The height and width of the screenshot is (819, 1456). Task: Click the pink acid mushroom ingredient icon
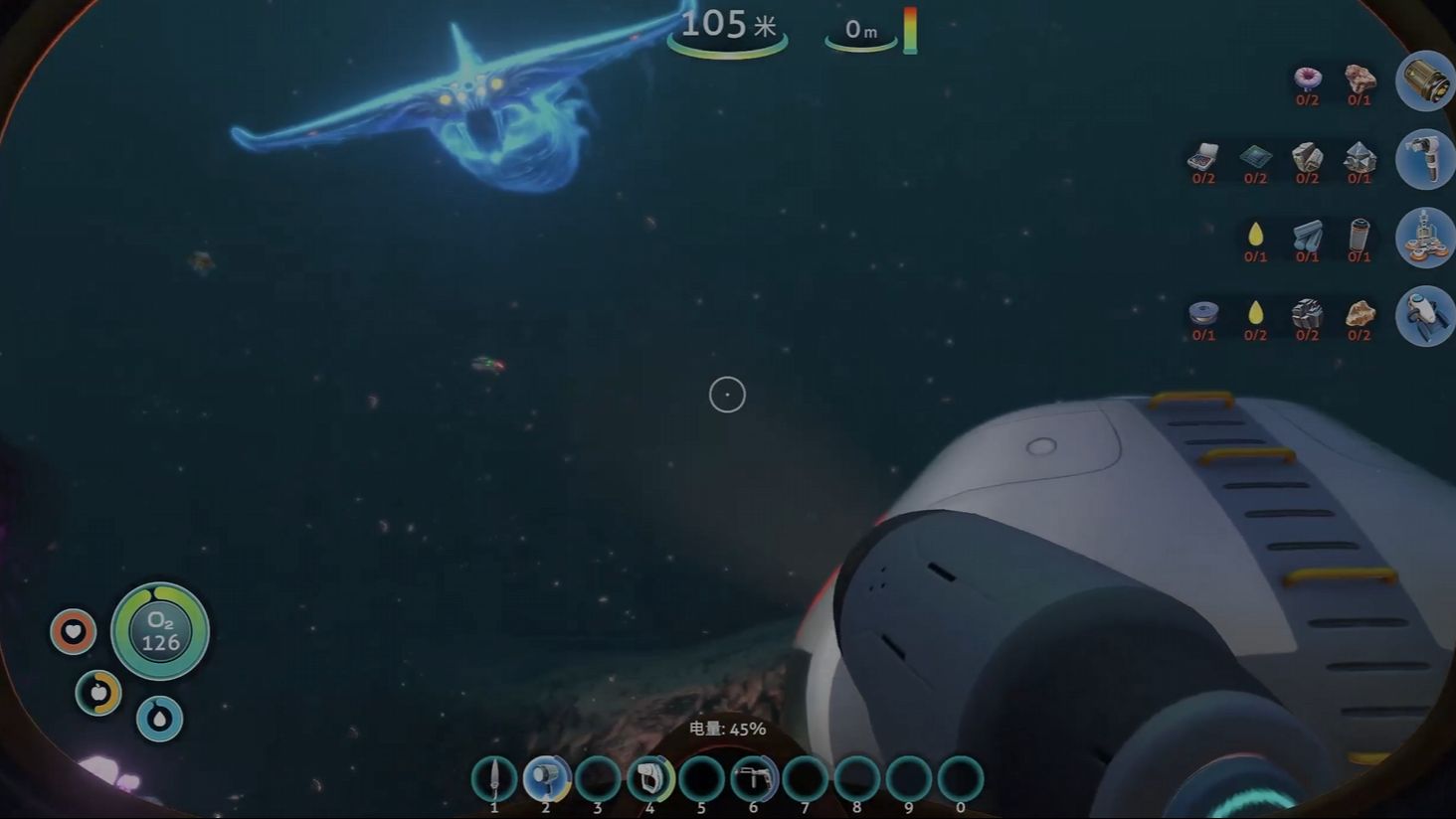tap(1307, 78)
